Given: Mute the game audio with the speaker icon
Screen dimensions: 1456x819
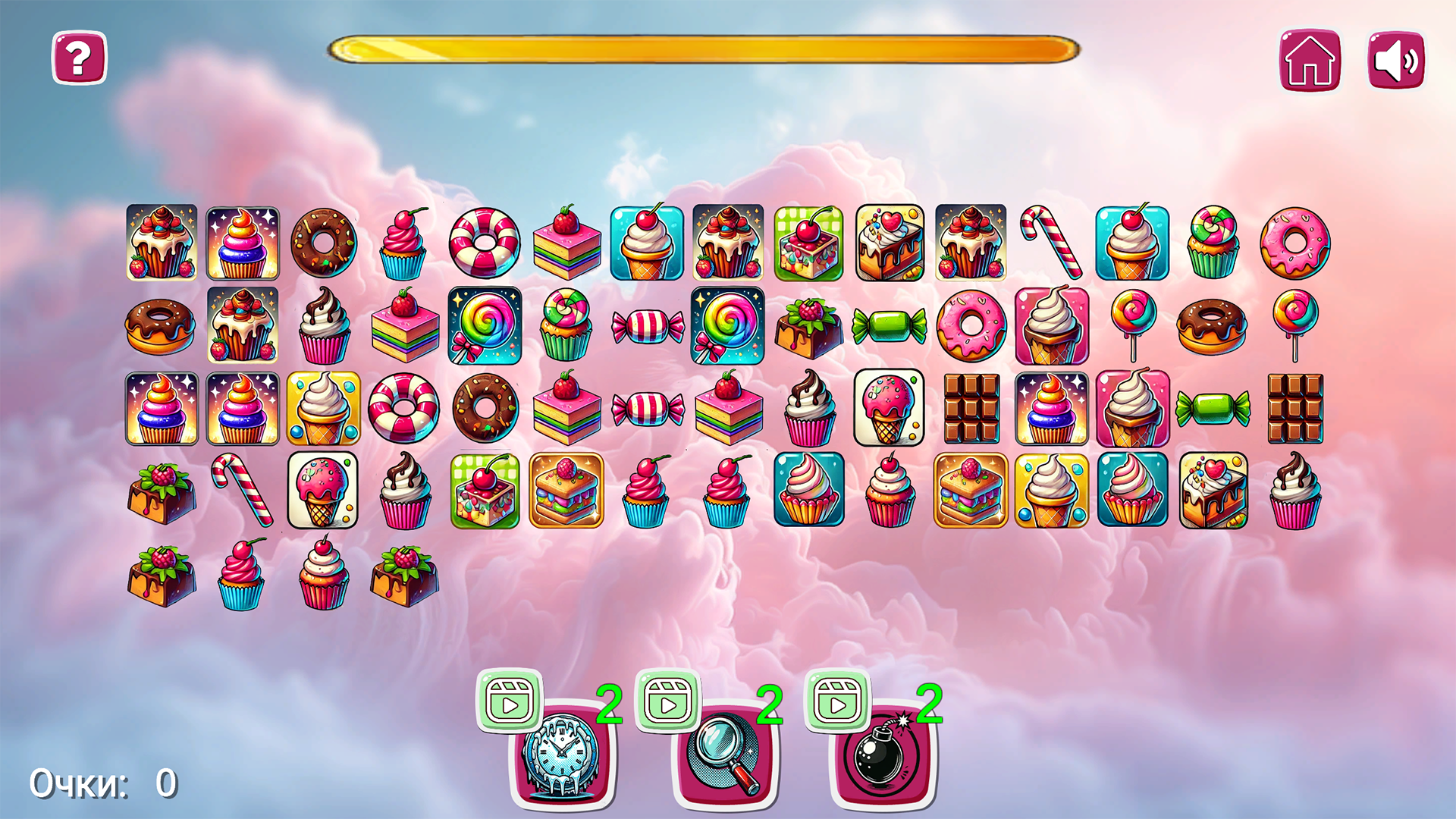Looking at the screenshot, I should coord(1395,60).
